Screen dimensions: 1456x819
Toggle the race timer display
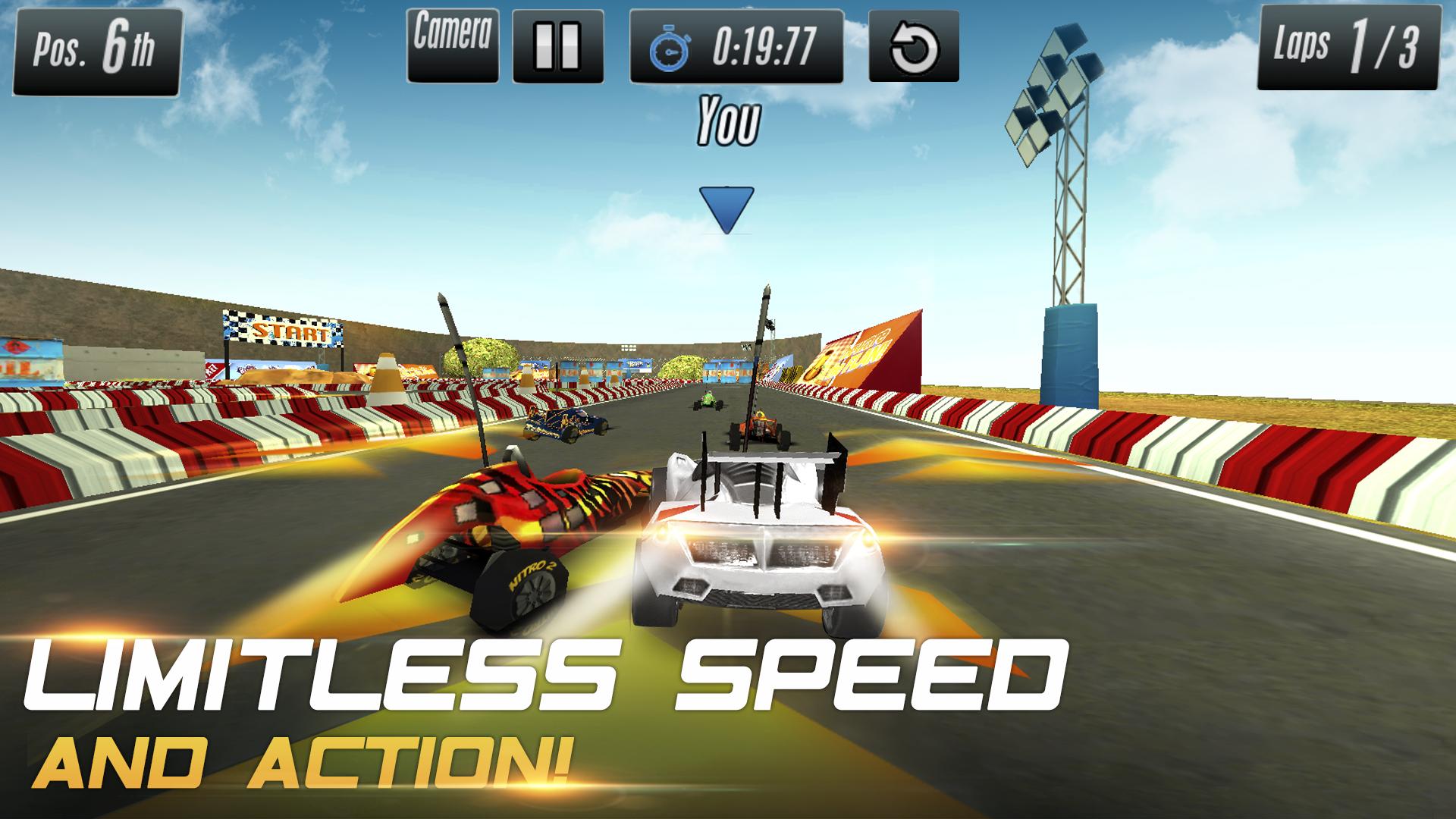736,45
